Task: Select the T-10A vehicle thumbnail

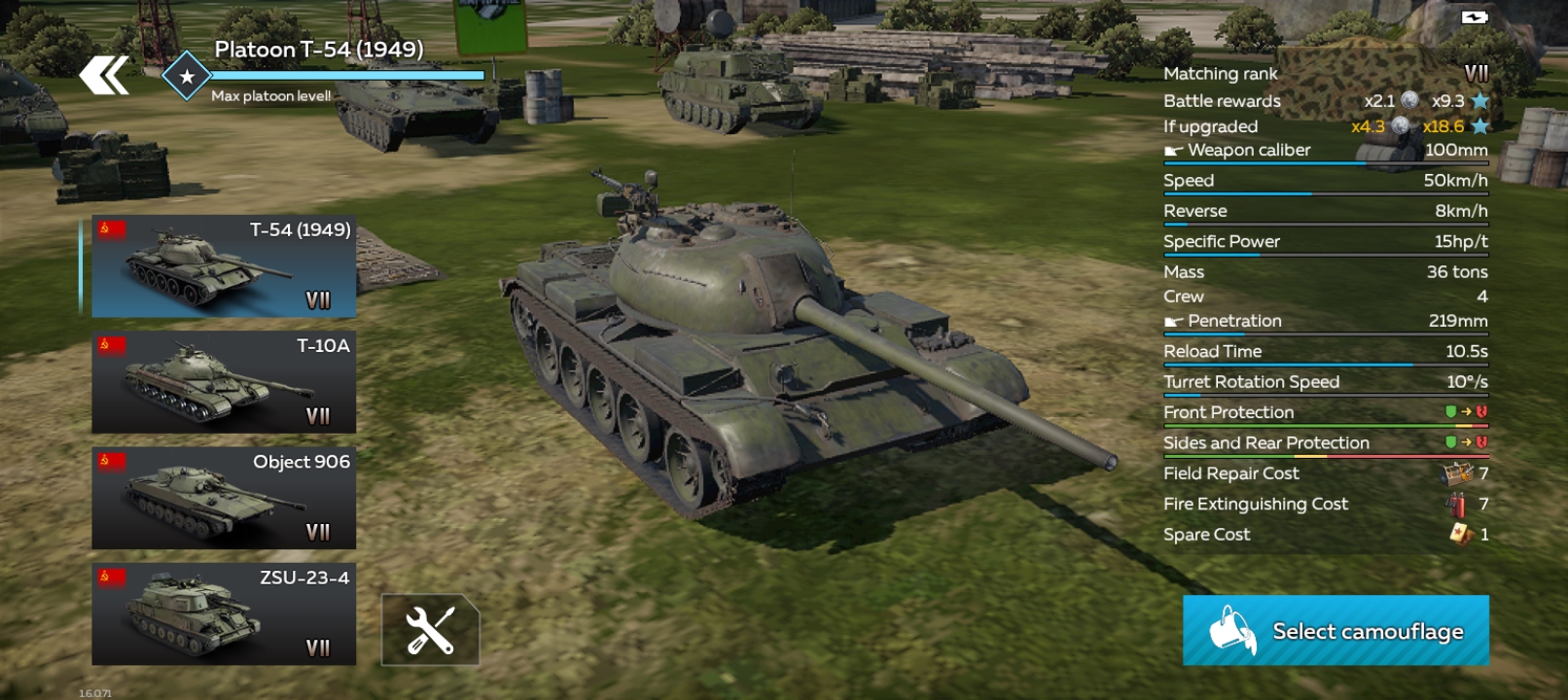Action: point(223,383)
